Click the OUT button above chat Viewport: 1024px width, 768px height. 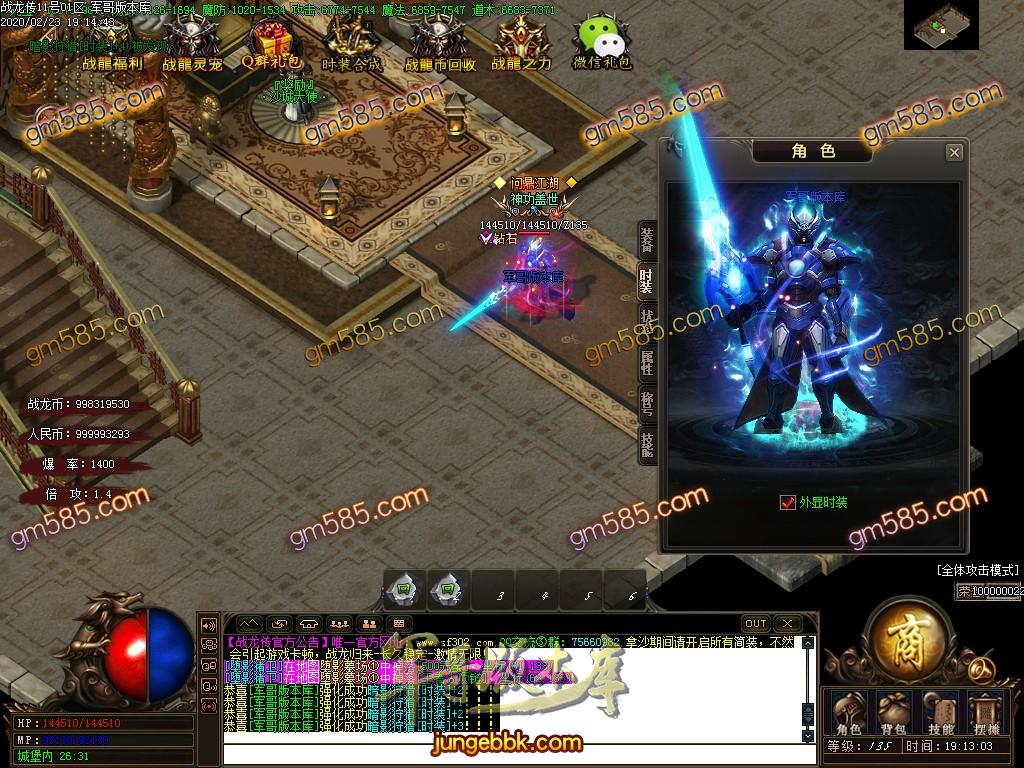tap(756, 623)
